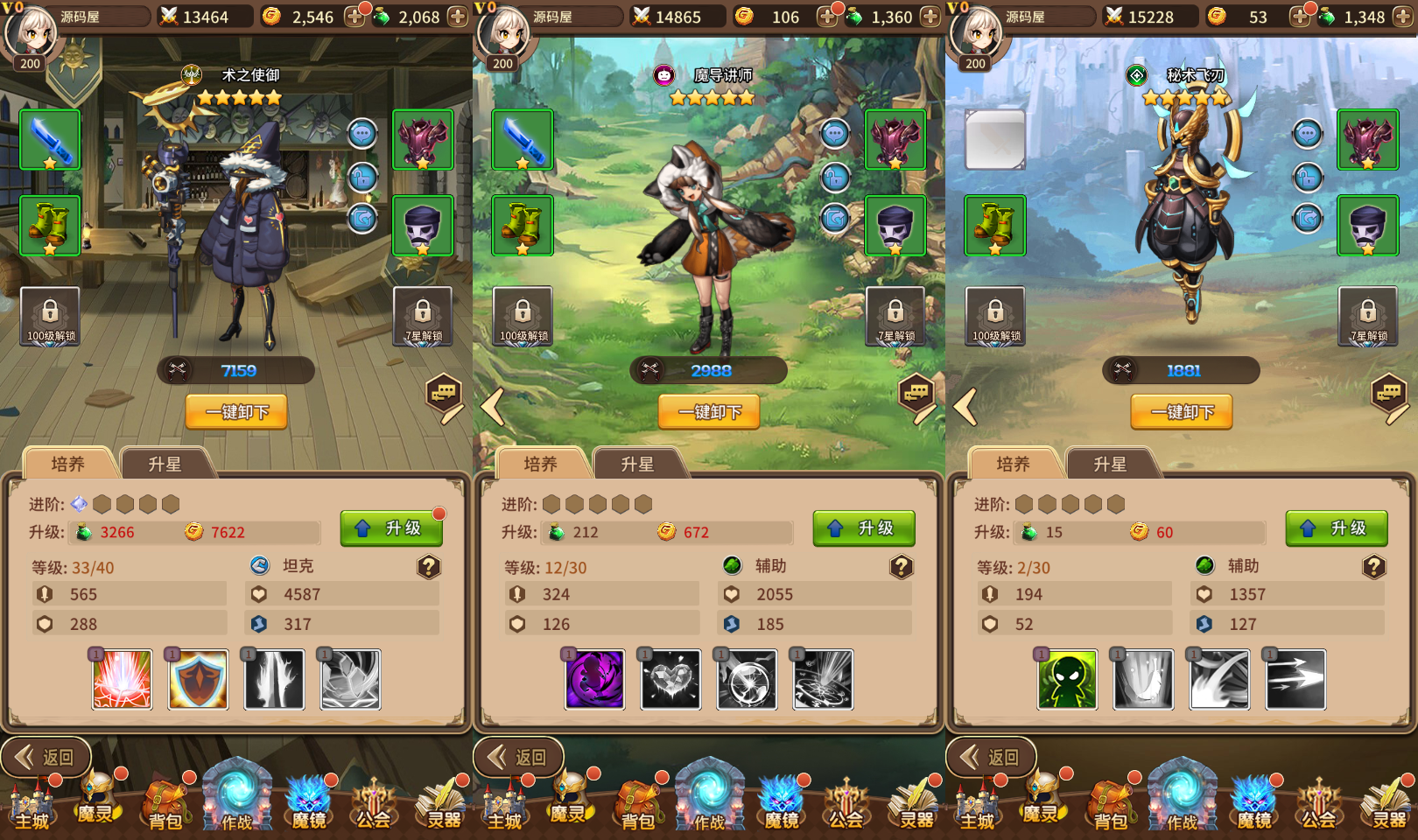
Task: Add gold using plus beside 2,546
Action: pyautogui.click(x=354, y=17)
